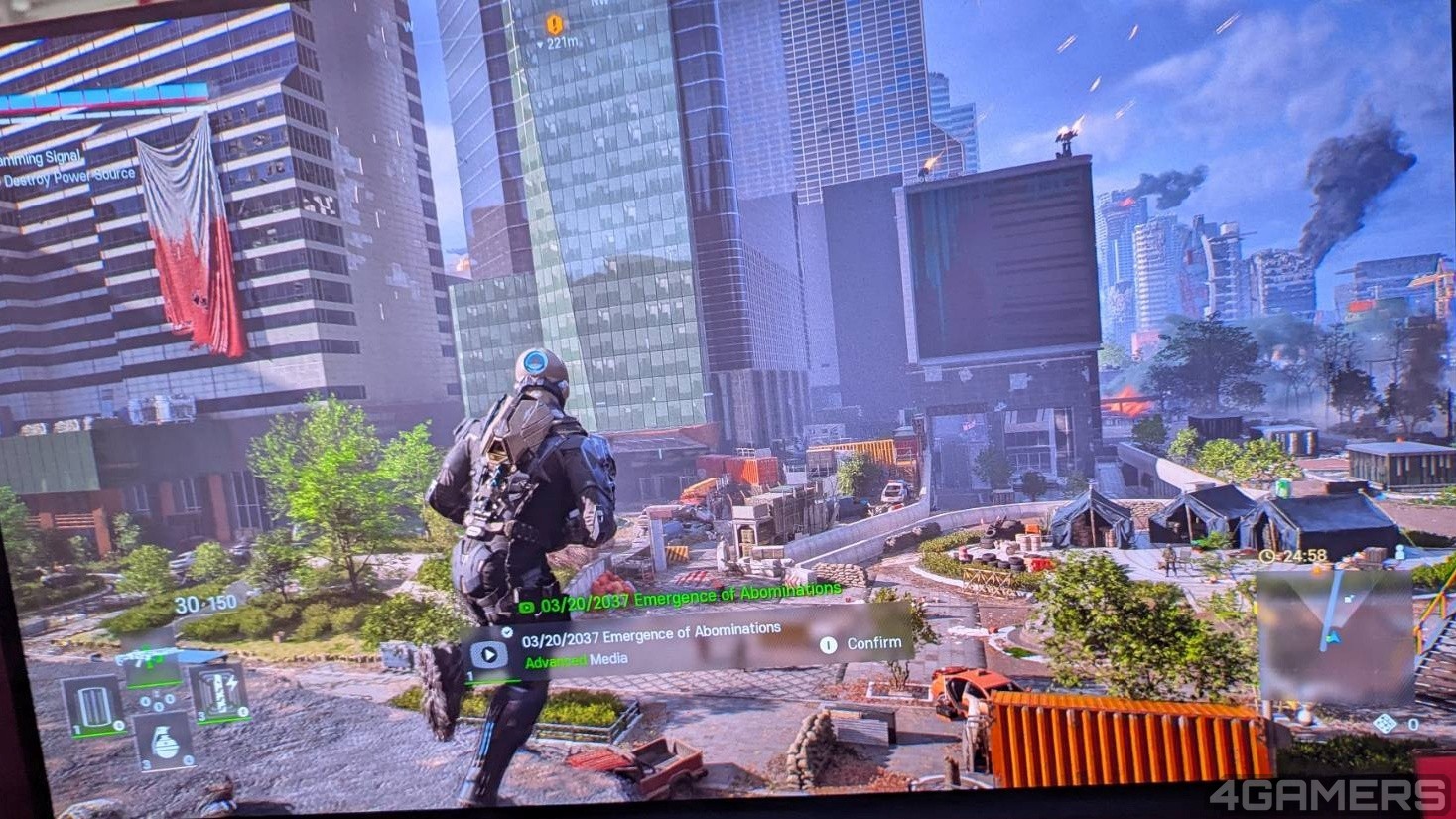The image size is (1456, 819).
Task: Click the objective marker showing 221m
Action: [554, 25]
